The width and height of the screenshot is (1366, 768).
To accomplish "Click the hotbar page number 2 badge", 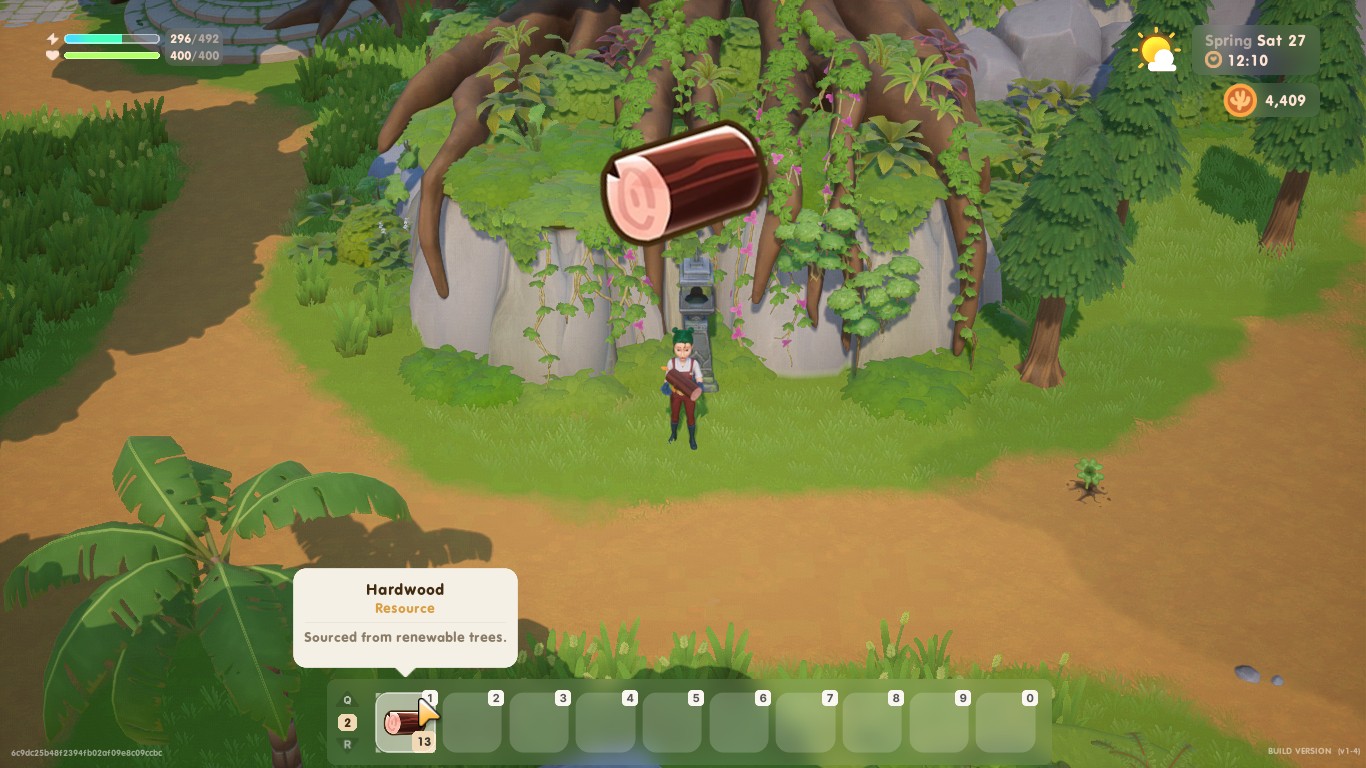I will tap(347, 720).
